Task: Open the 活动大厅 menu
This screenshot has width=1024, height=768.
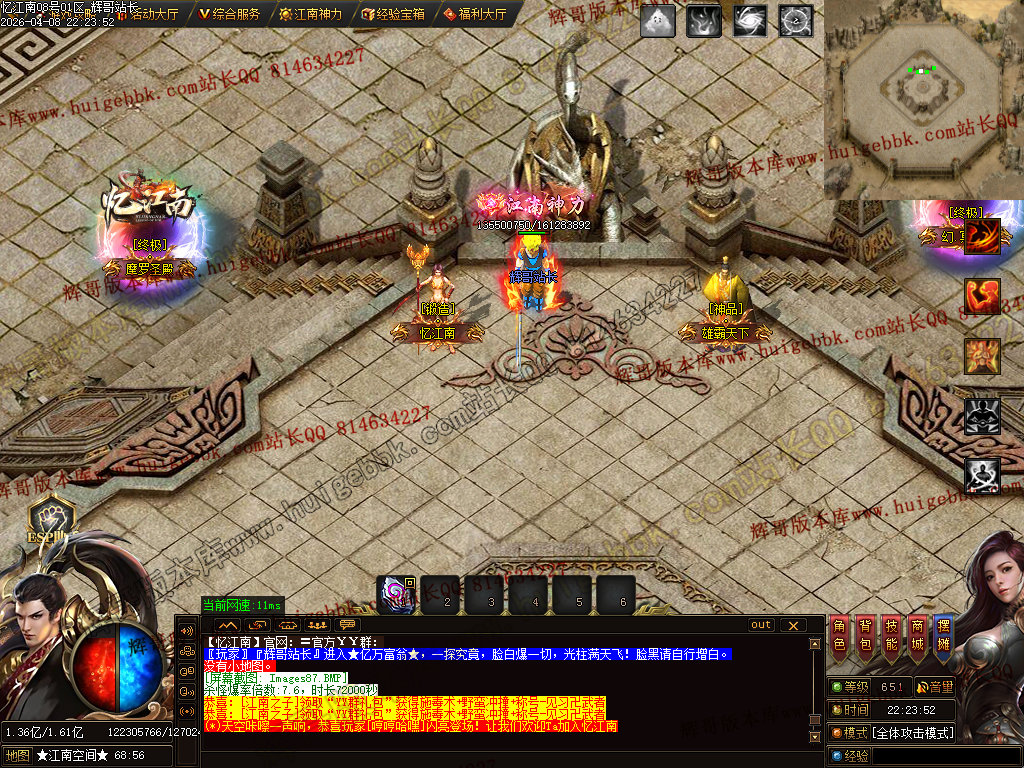Action: [x=148, y=14]
